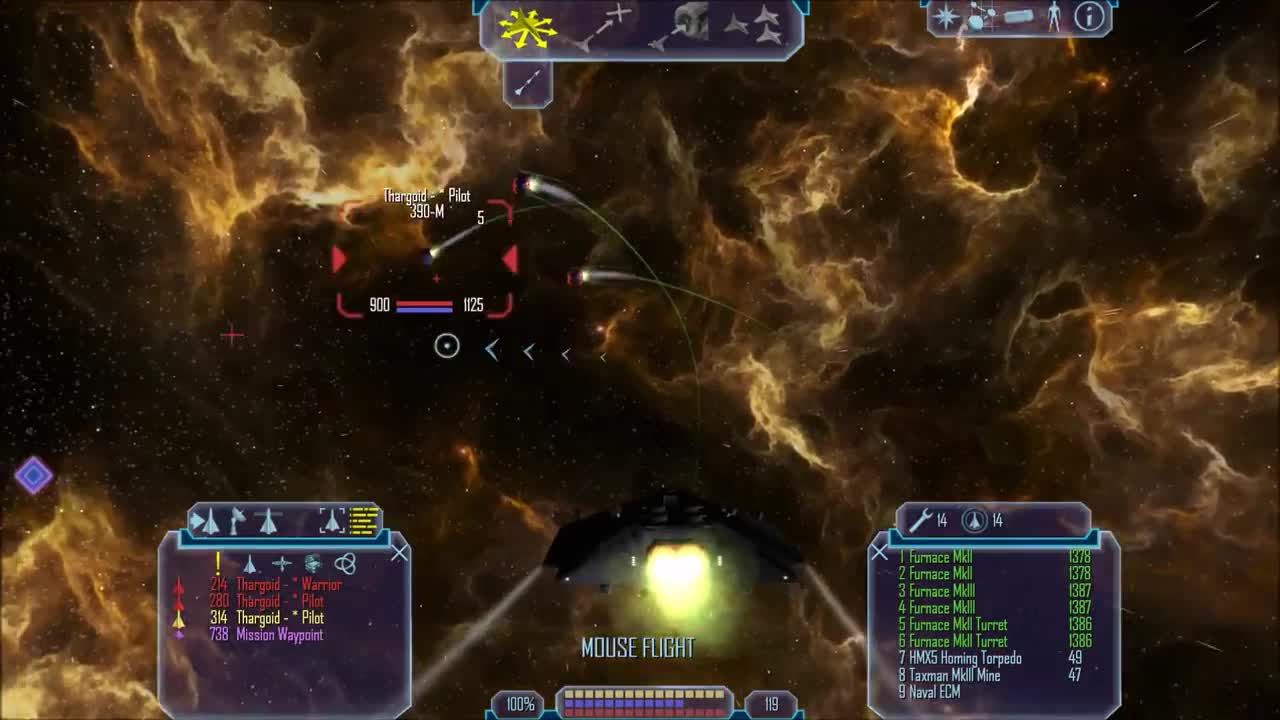Screen dimensions: 1280x720
Task: Toggle the yellow list view icon
Action: tap(365, 520)
